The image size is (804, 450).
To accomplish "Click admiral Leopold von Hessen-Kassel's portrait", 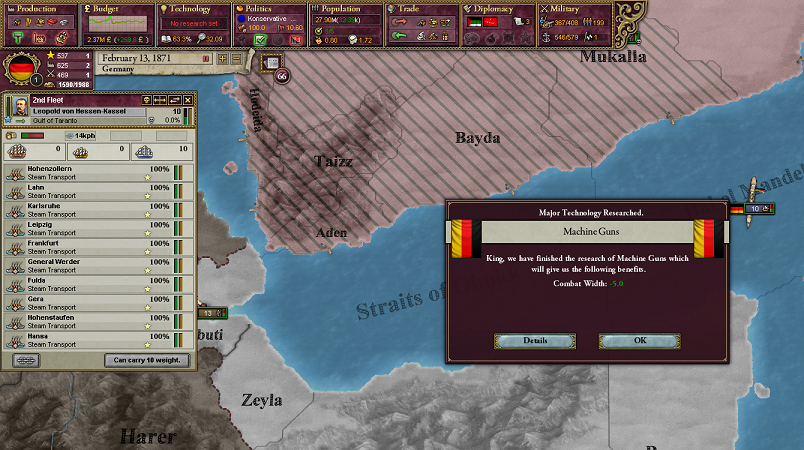I will tap(20, 107).
